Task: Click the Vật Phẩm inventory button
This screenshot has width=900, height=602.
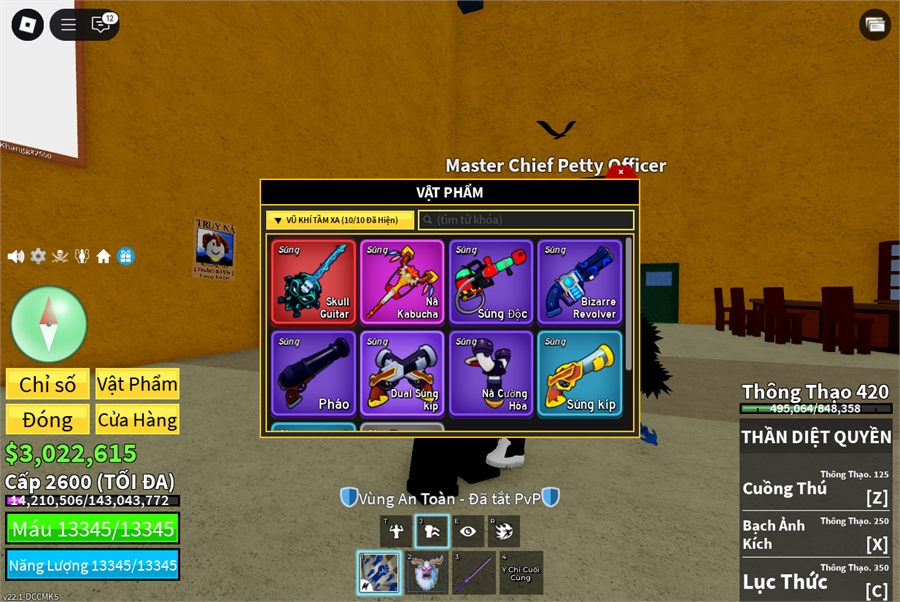Action: point(138,384)
